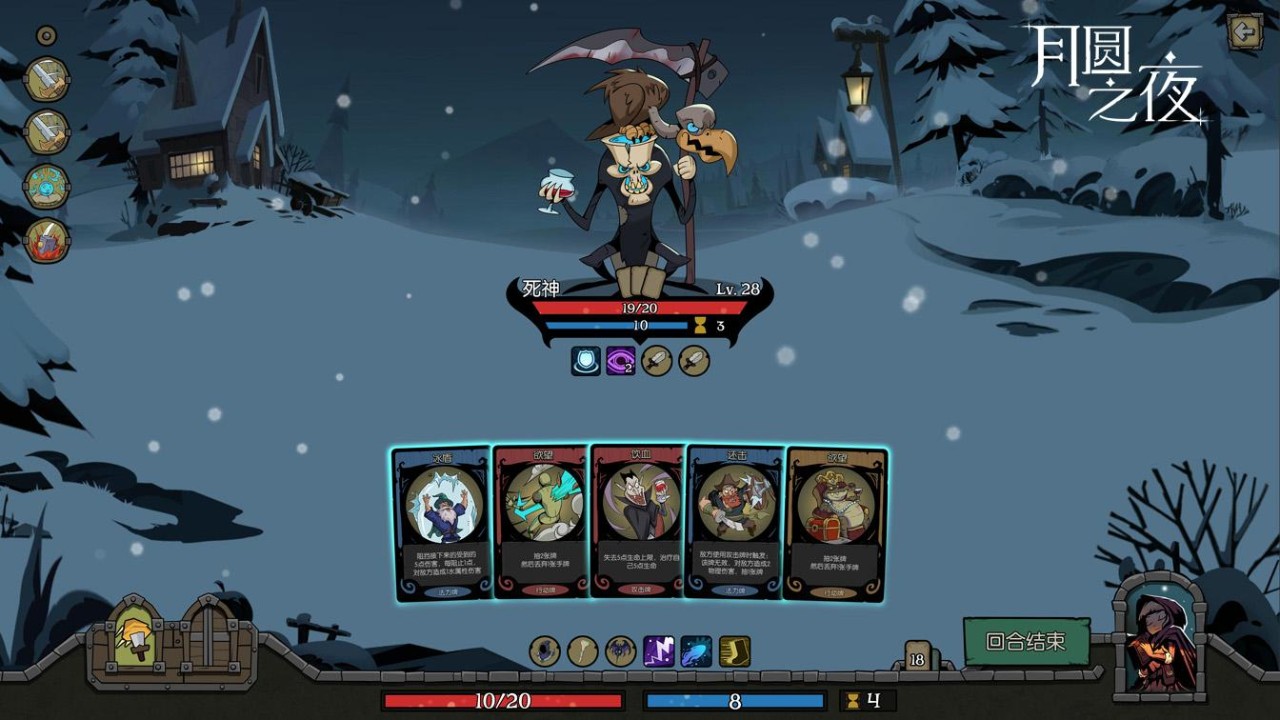Choose the 还击 pirate counterattack card
Image resolution: width=1280 pixels, height=720 pixels.
[x=735, y=523]
